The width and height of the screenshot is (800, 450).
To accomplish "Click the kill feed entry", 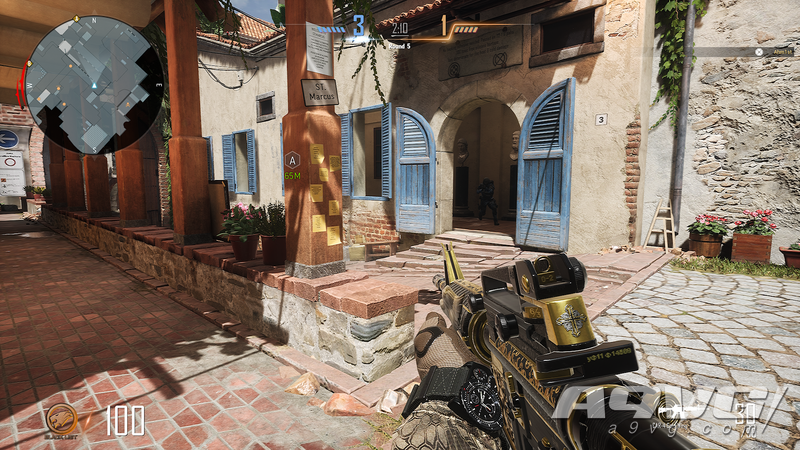I will click(x=747, y=52).
